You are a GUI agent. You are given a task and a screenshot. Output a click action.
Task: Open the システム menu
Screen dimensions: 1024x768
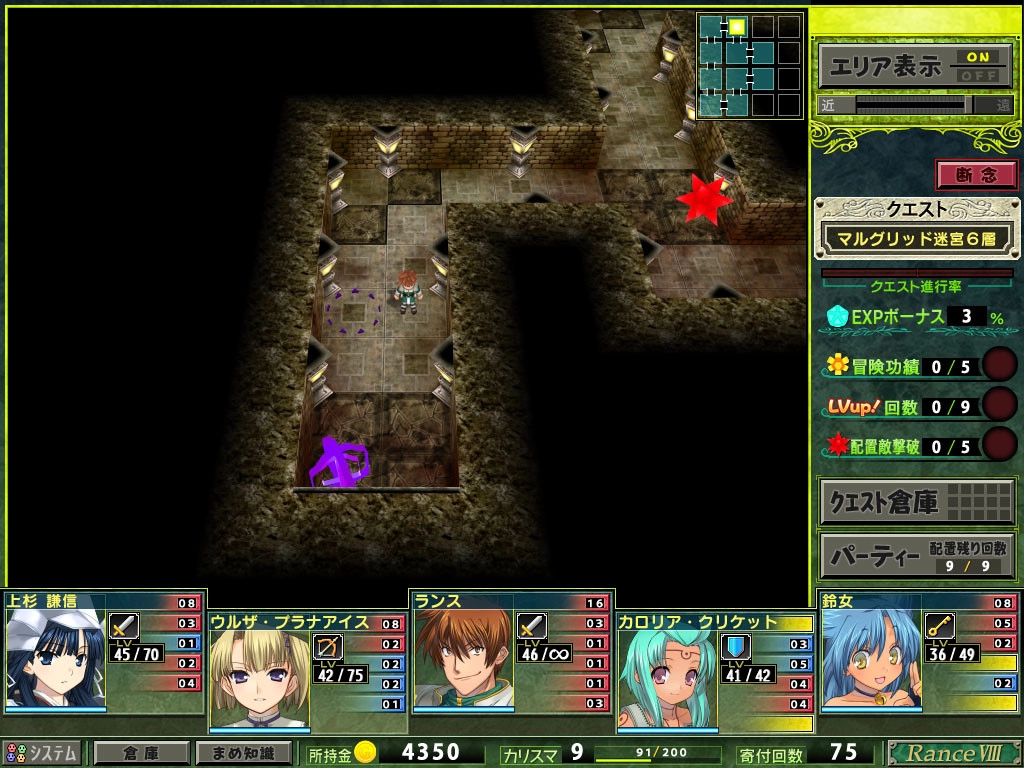[x=42, y=753]
